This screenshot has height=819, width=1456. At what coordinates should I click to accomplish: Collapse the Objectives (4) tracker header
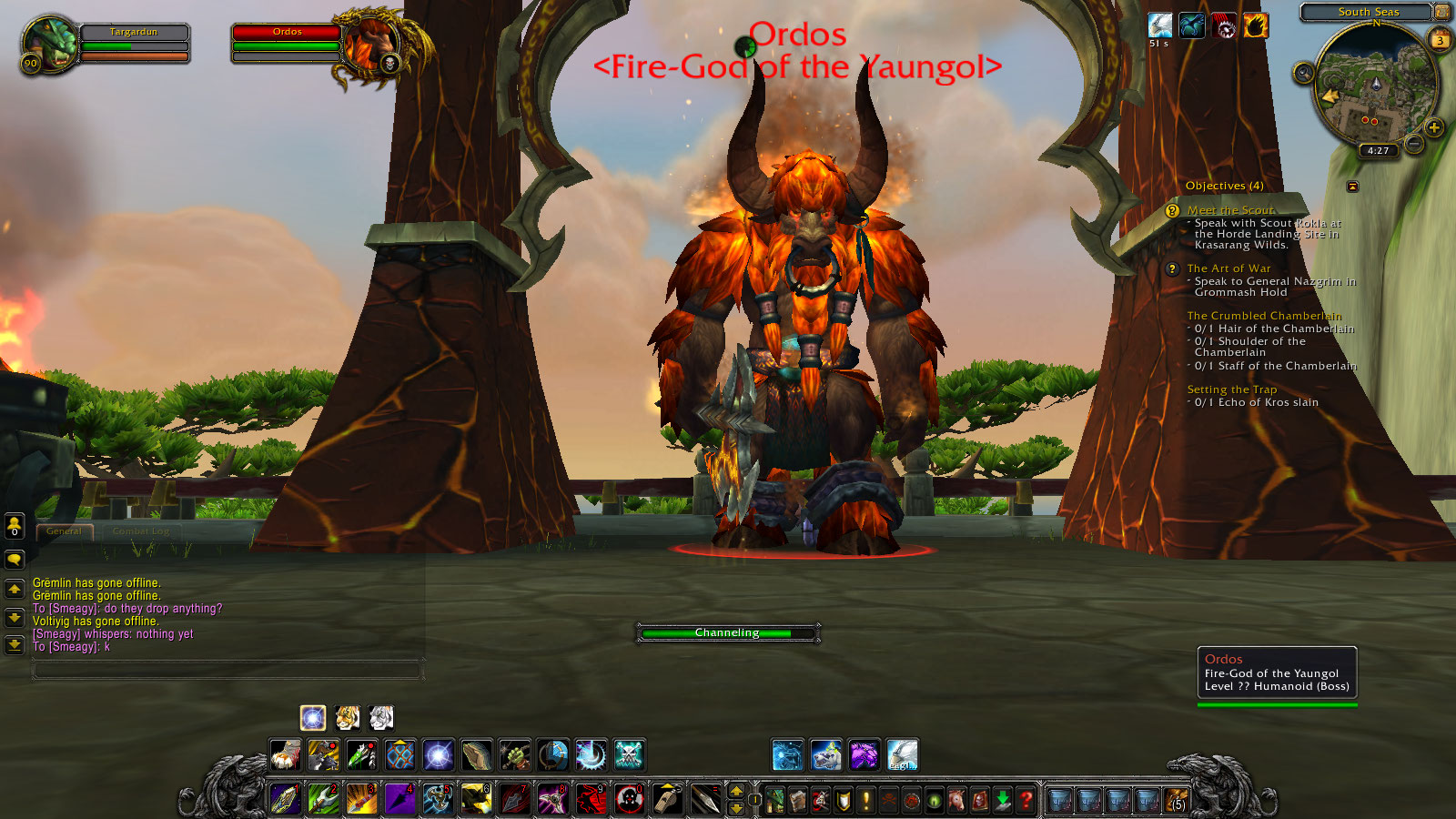click(x=1224, y=185)
